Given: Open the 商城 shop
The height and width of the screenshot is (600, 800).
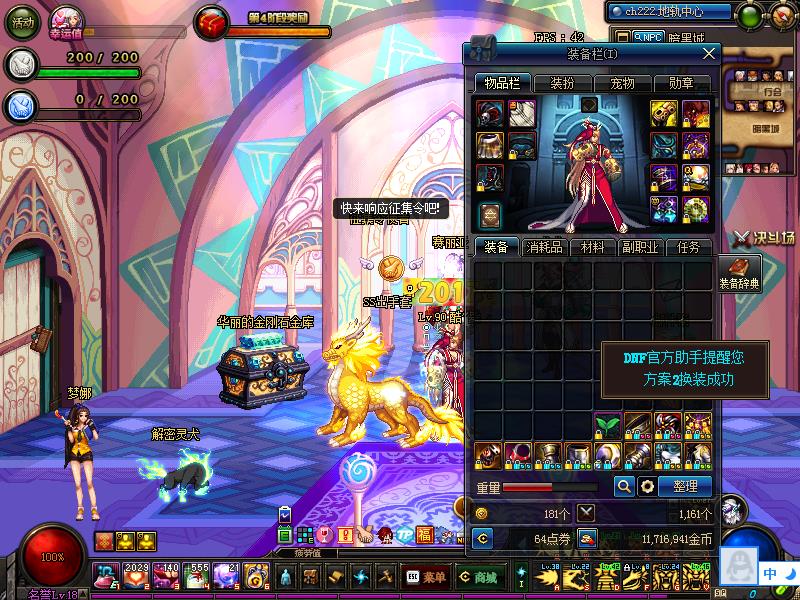Looking at the screenshot, I should click(478, 577).
